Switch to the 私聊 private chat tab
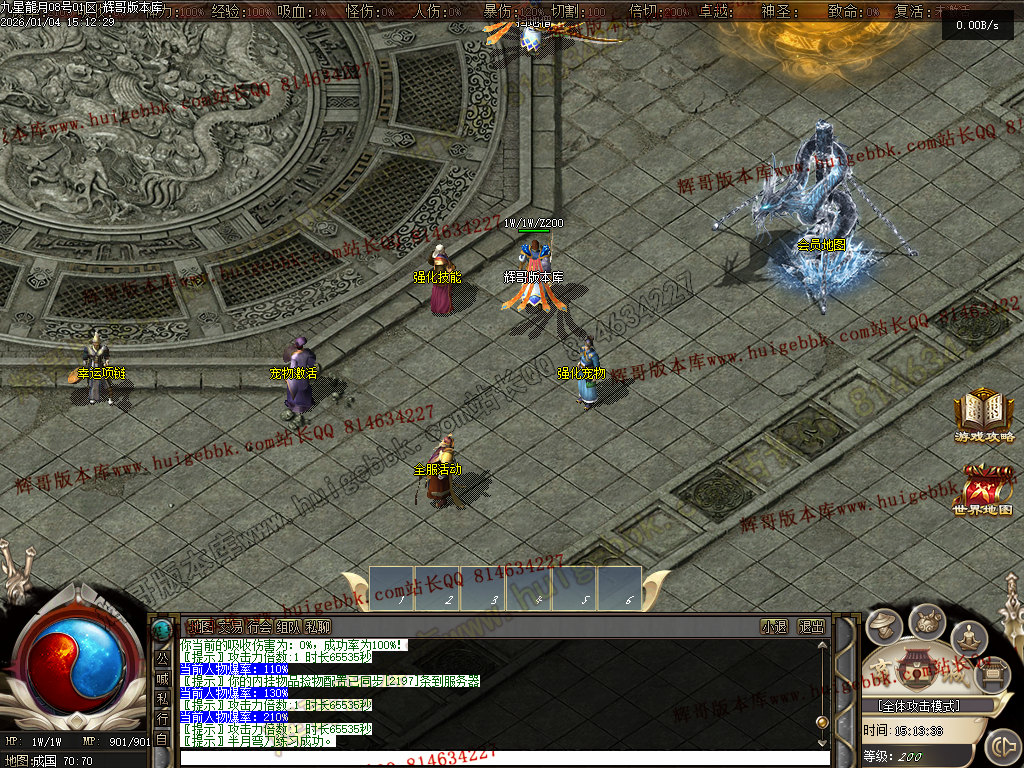Image resolution: width=1024 pixels, height=768 pixels. [x=318, y=627]
